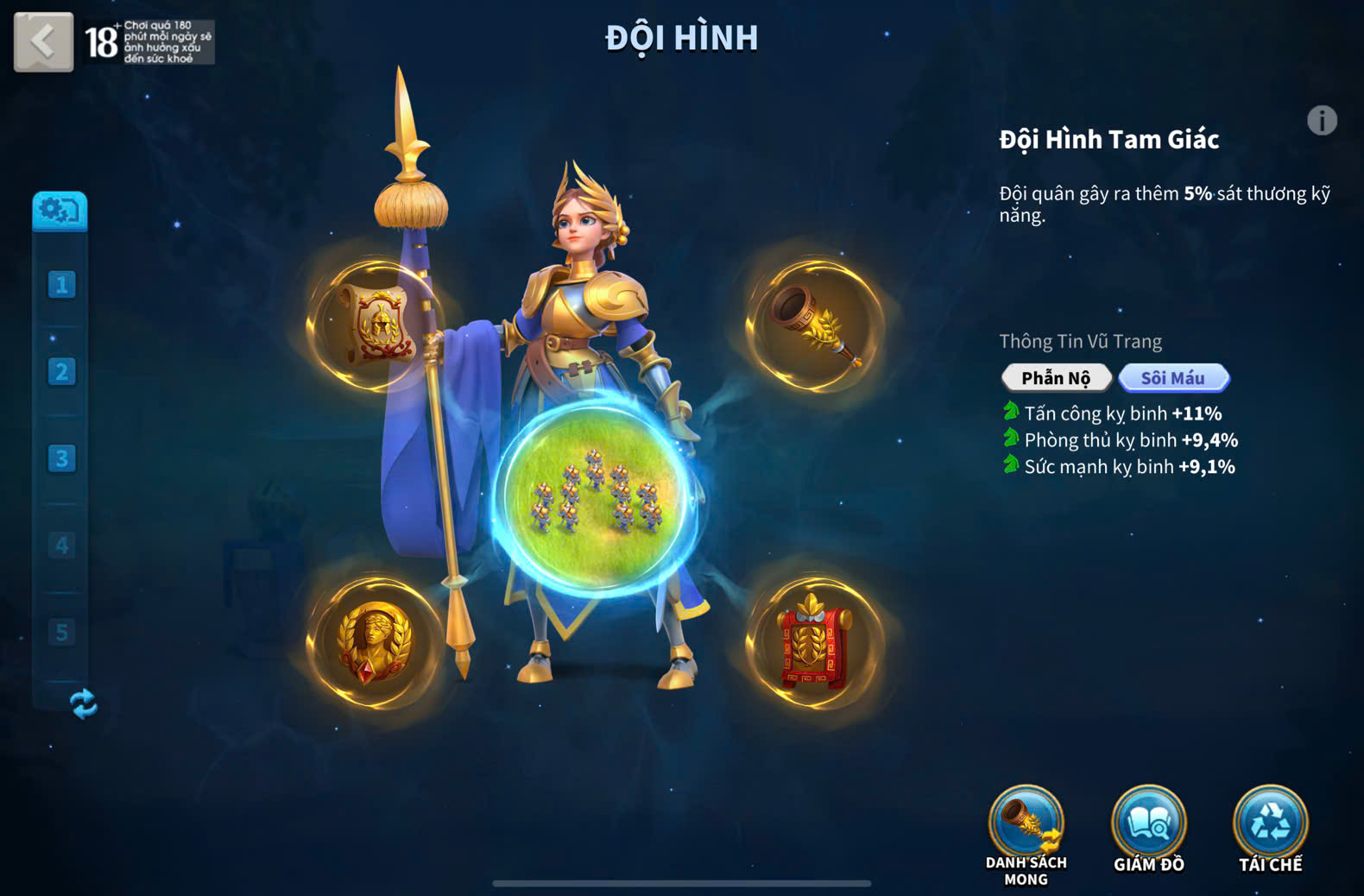Click the blue refresh arrows icon
Viewport: 1364px width, 896px height.
point(83,704)
